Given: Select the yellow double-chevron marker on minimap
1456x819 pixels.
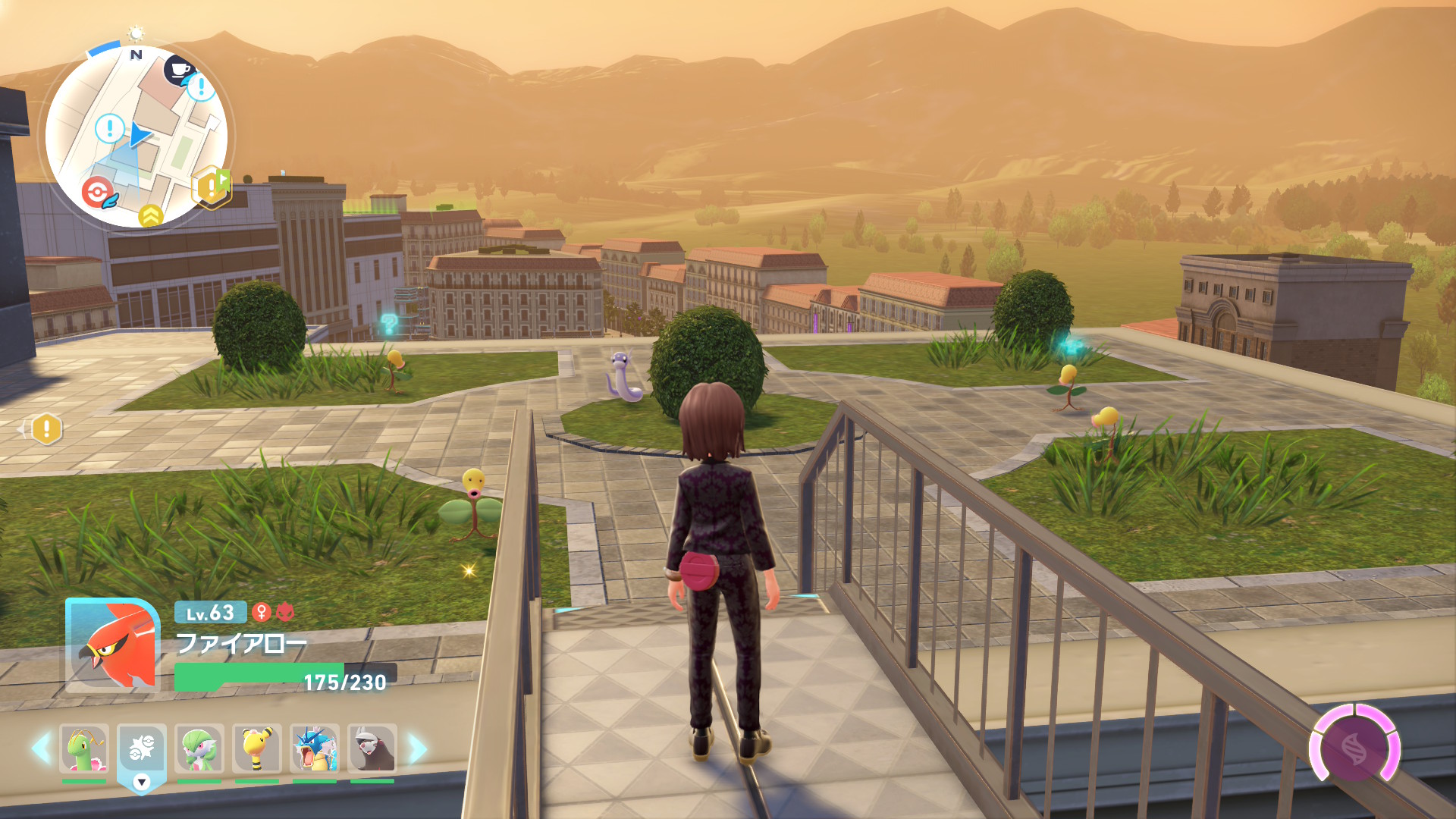Looking at the screenshot, I should 151,216.
